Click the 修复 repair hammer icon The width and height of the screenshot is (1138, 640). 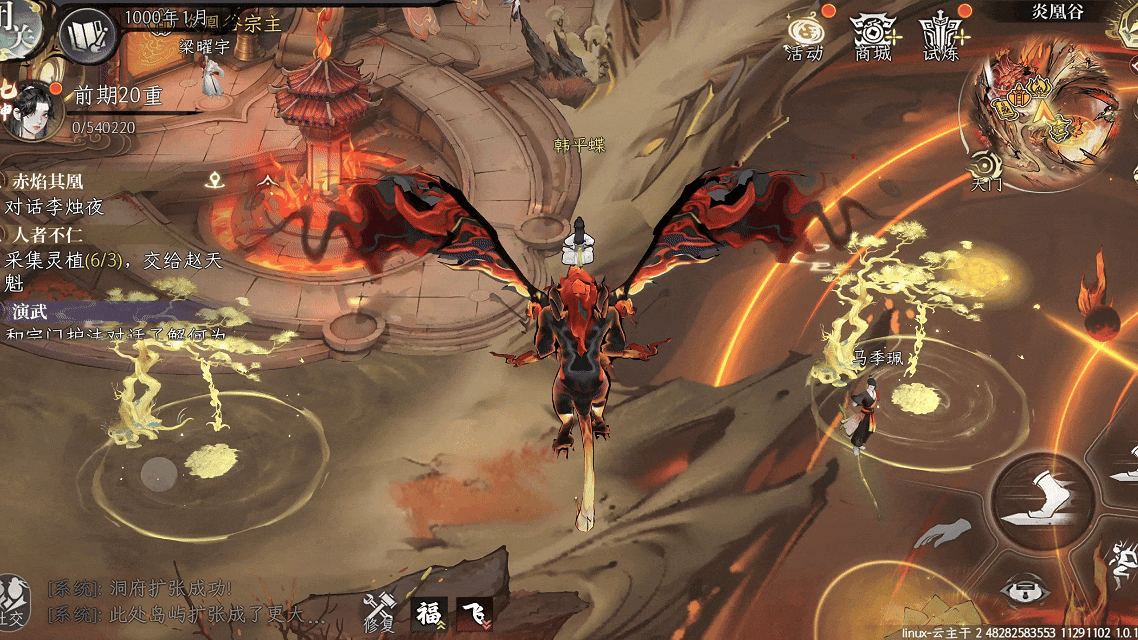(379, 611)
